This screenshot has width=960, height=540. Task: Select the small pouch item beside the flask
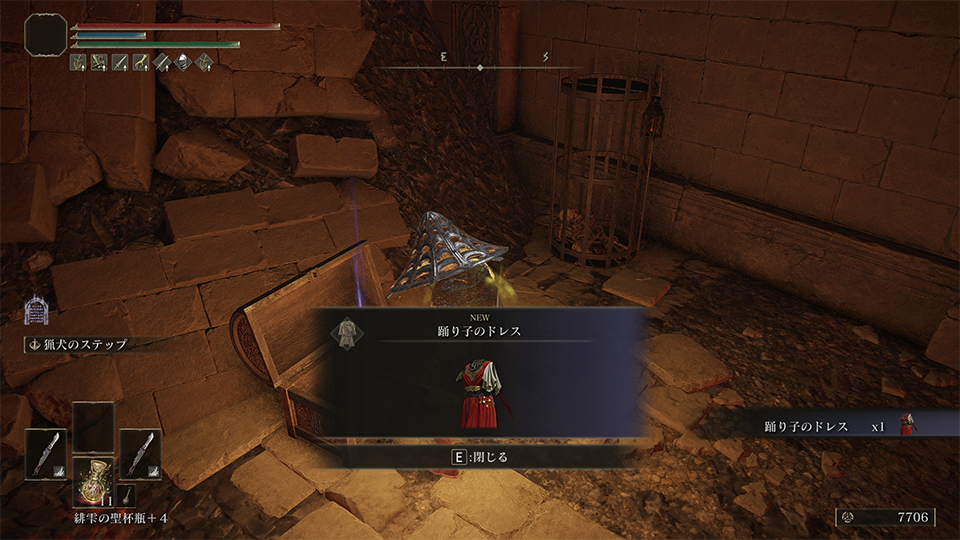(127, 494)
